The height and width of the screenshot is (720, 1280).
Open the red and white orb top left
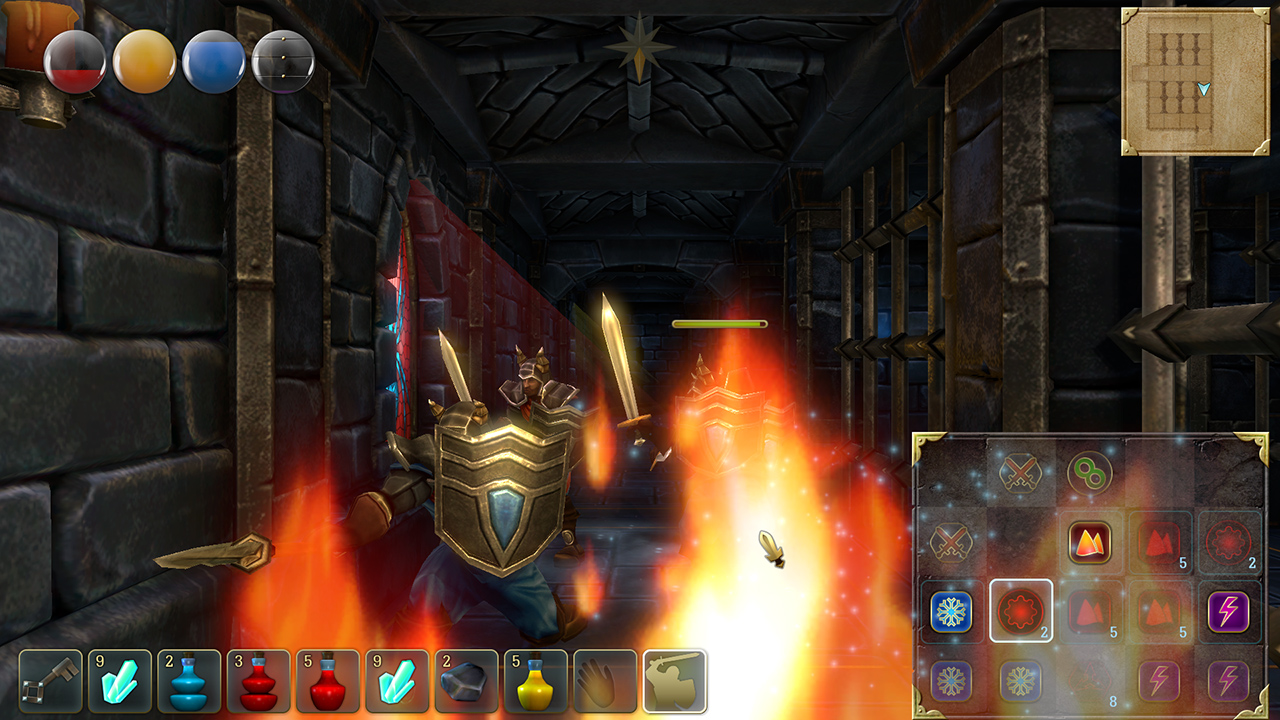click(77, 60)
